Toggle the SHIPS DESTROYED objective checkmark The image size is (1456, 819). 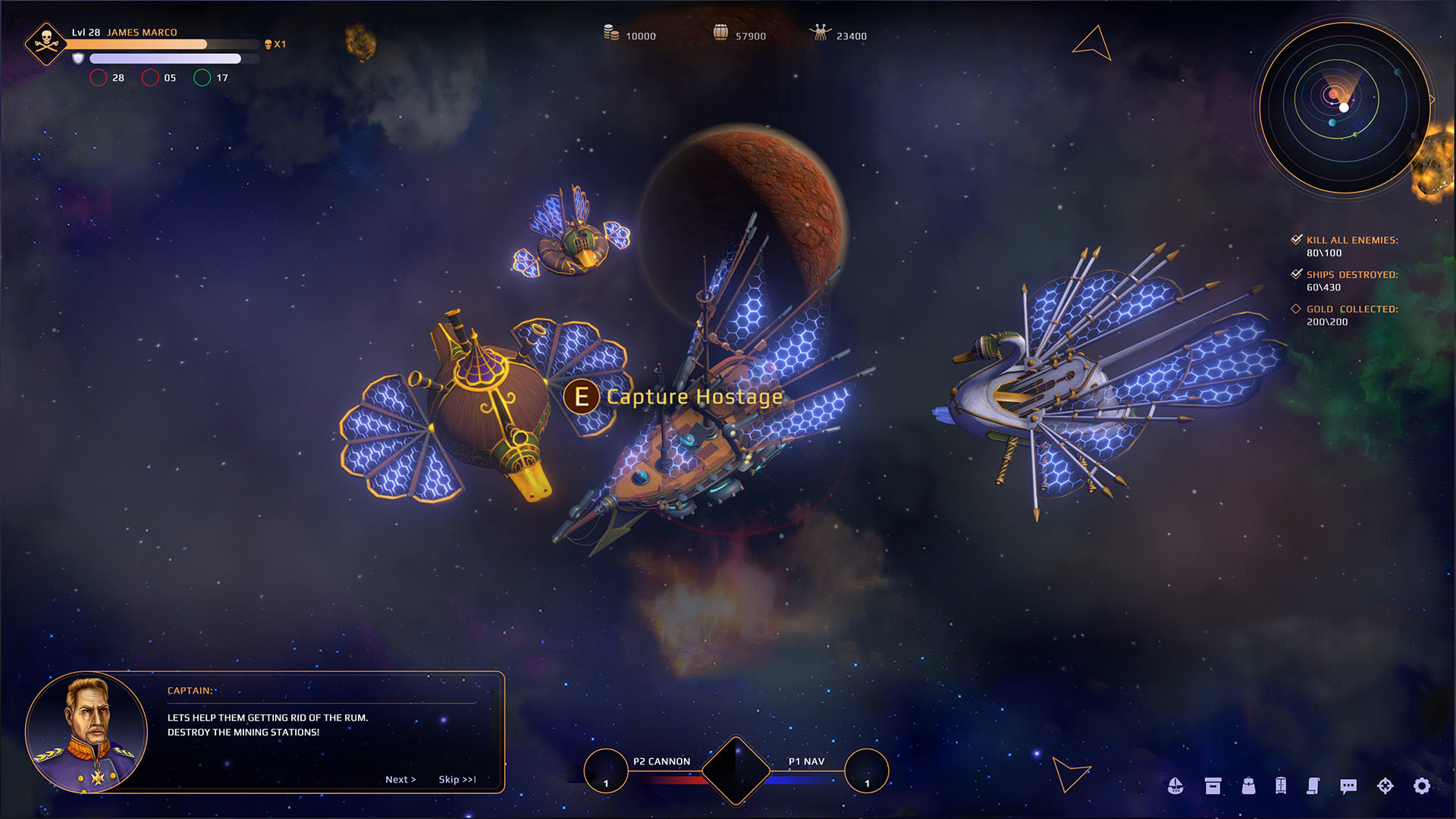click(x=1296, y=273)
